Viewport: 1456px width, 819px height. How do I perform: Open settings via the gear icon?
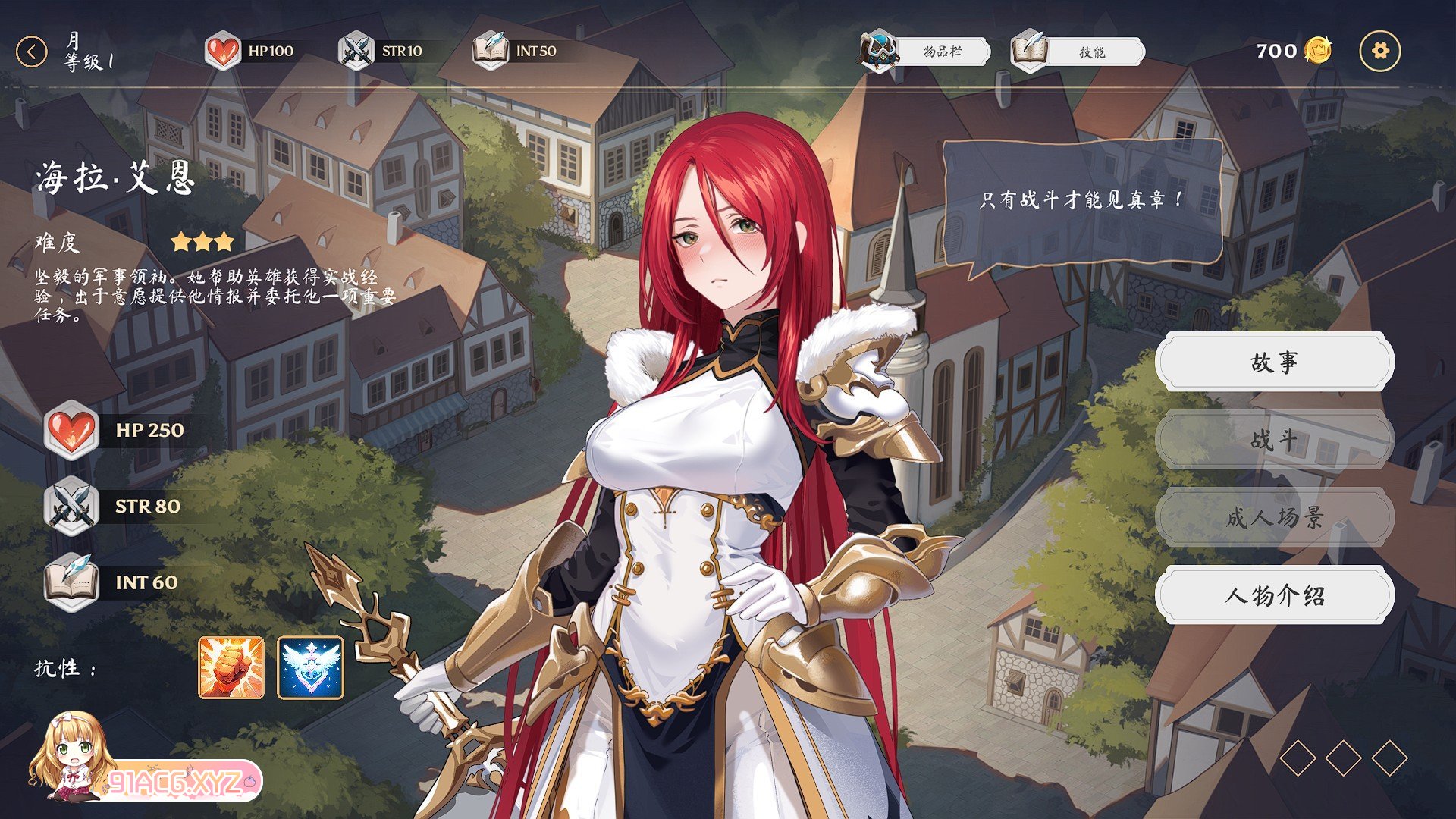pyautogui.click(x=1379, y=52)
